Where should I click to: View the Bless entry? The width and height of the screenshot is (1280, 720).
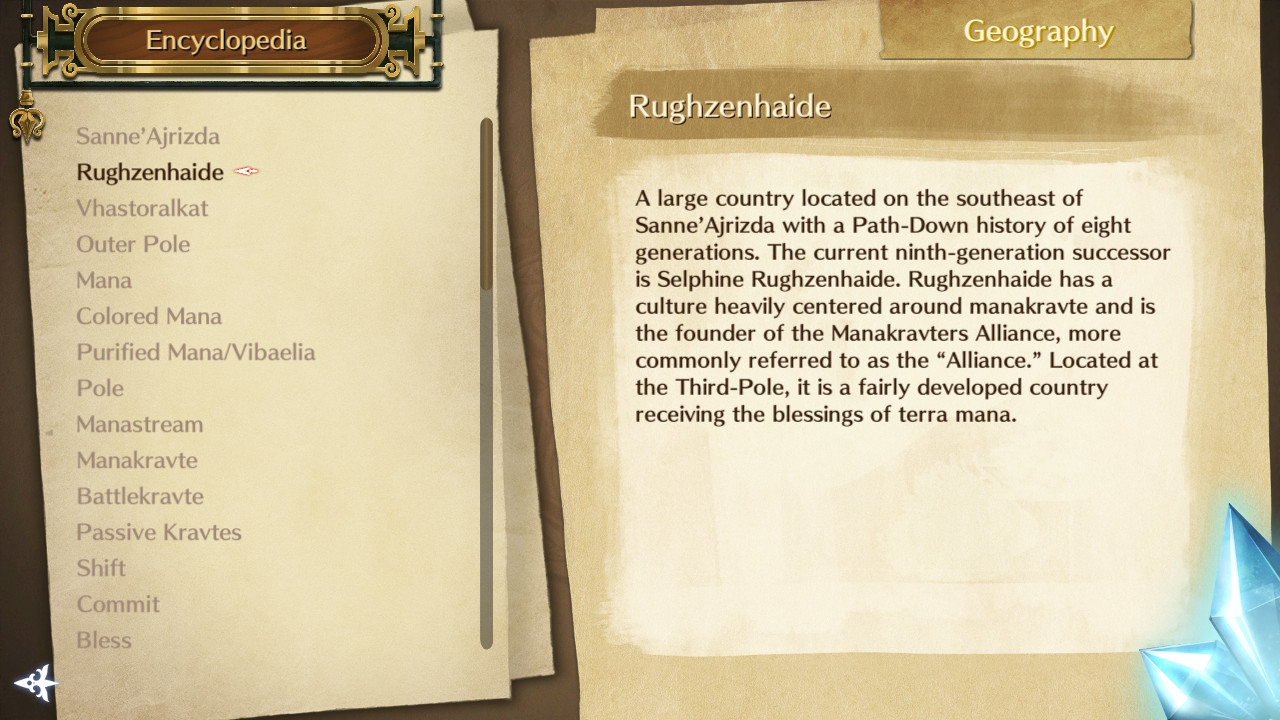[104, 640]
